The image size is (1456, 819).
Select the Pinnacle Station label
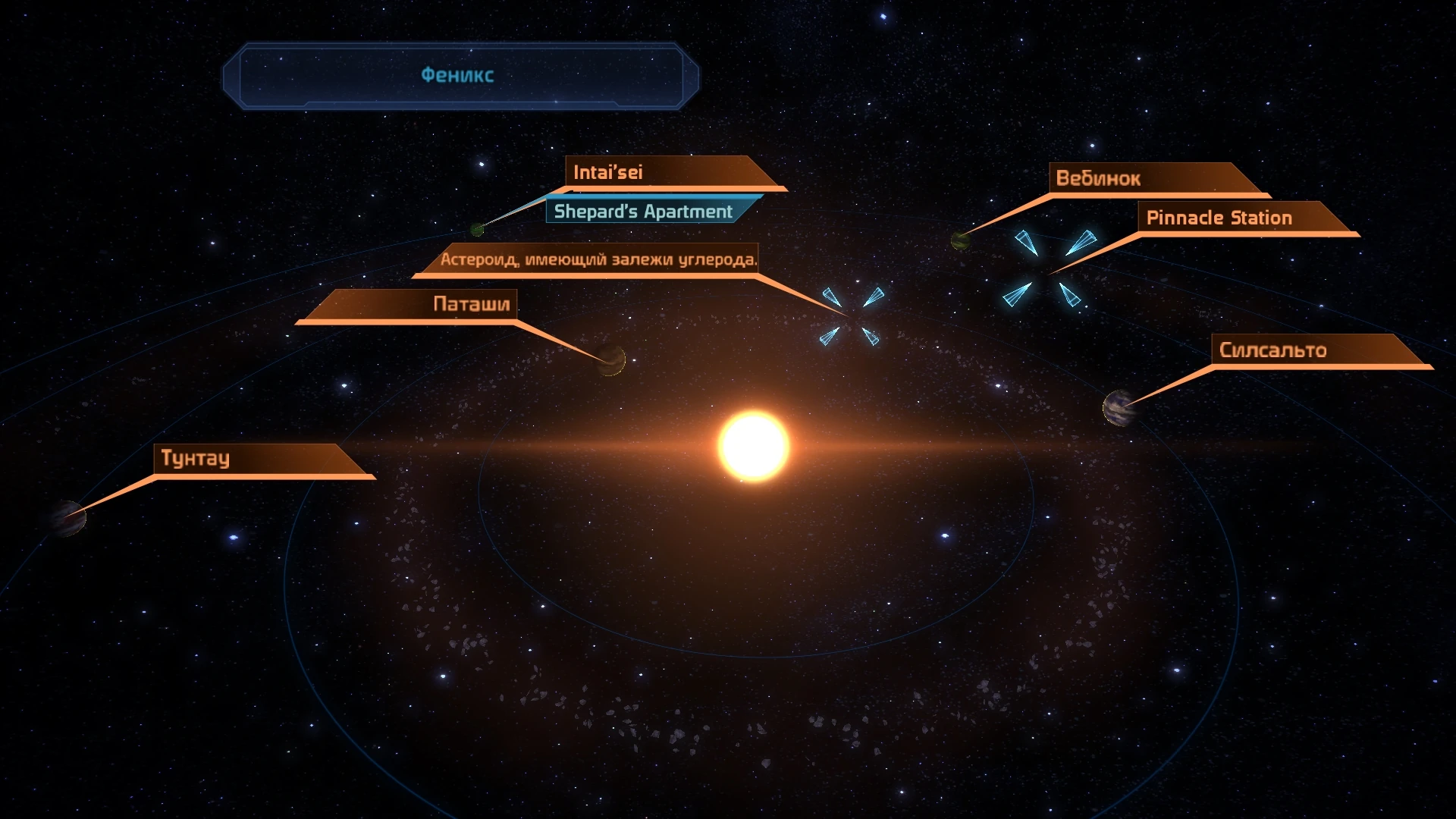[1219, 218]
